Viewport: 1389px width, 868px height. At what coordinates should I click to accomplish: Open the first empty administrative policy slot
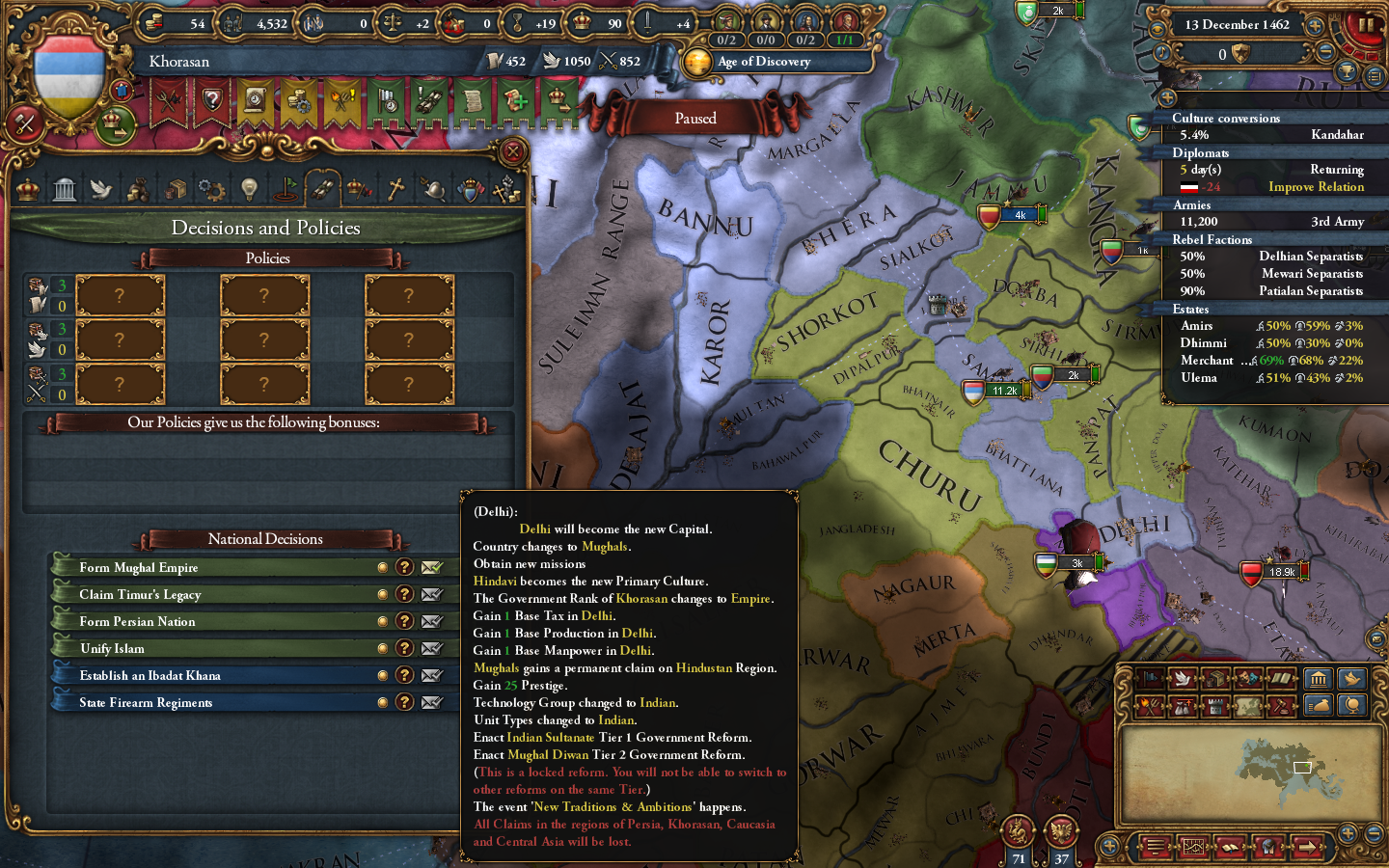click(x=121, y=295)
